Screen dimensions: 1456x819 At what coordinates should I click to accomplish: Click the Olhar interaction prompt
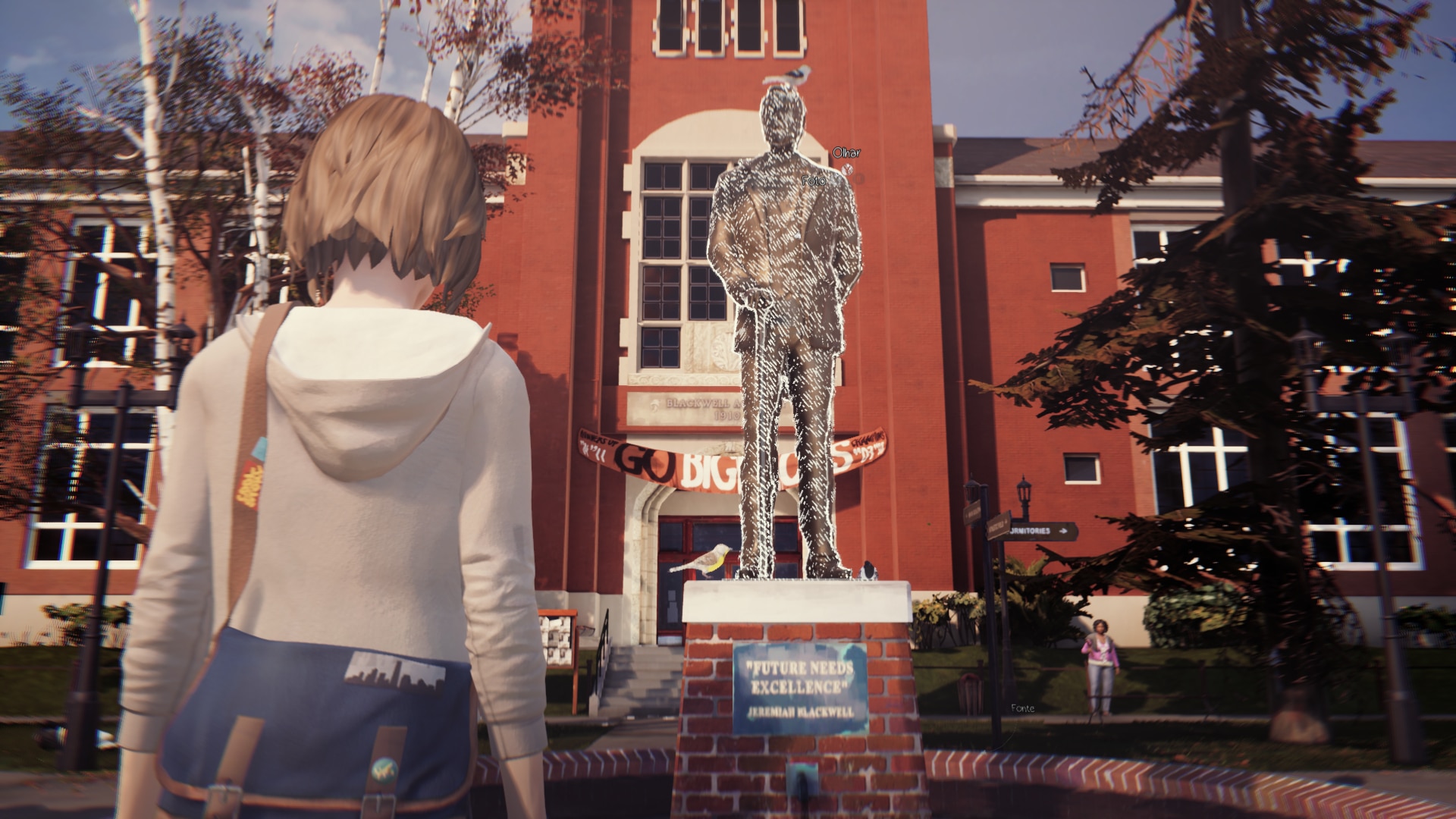click(847, 152)
